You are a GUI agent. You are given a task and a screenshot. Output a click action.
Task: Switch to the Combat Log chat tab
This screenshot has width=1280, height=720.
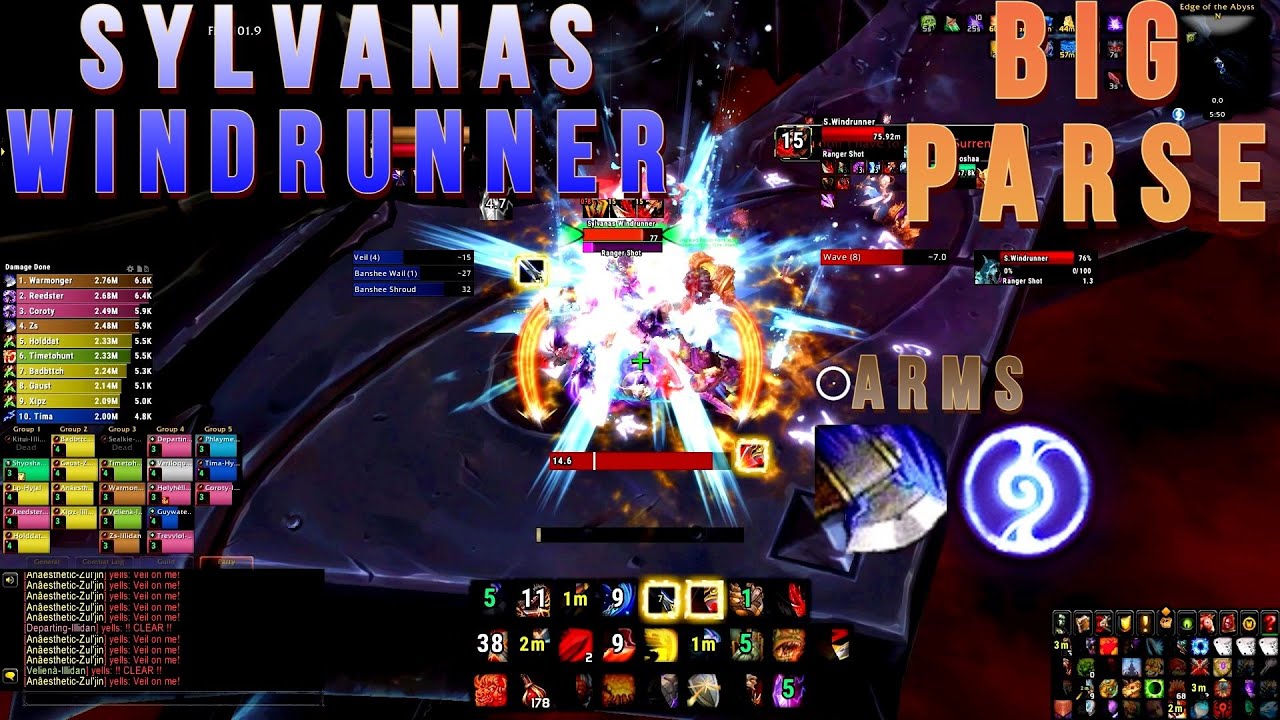coord(104,562)
